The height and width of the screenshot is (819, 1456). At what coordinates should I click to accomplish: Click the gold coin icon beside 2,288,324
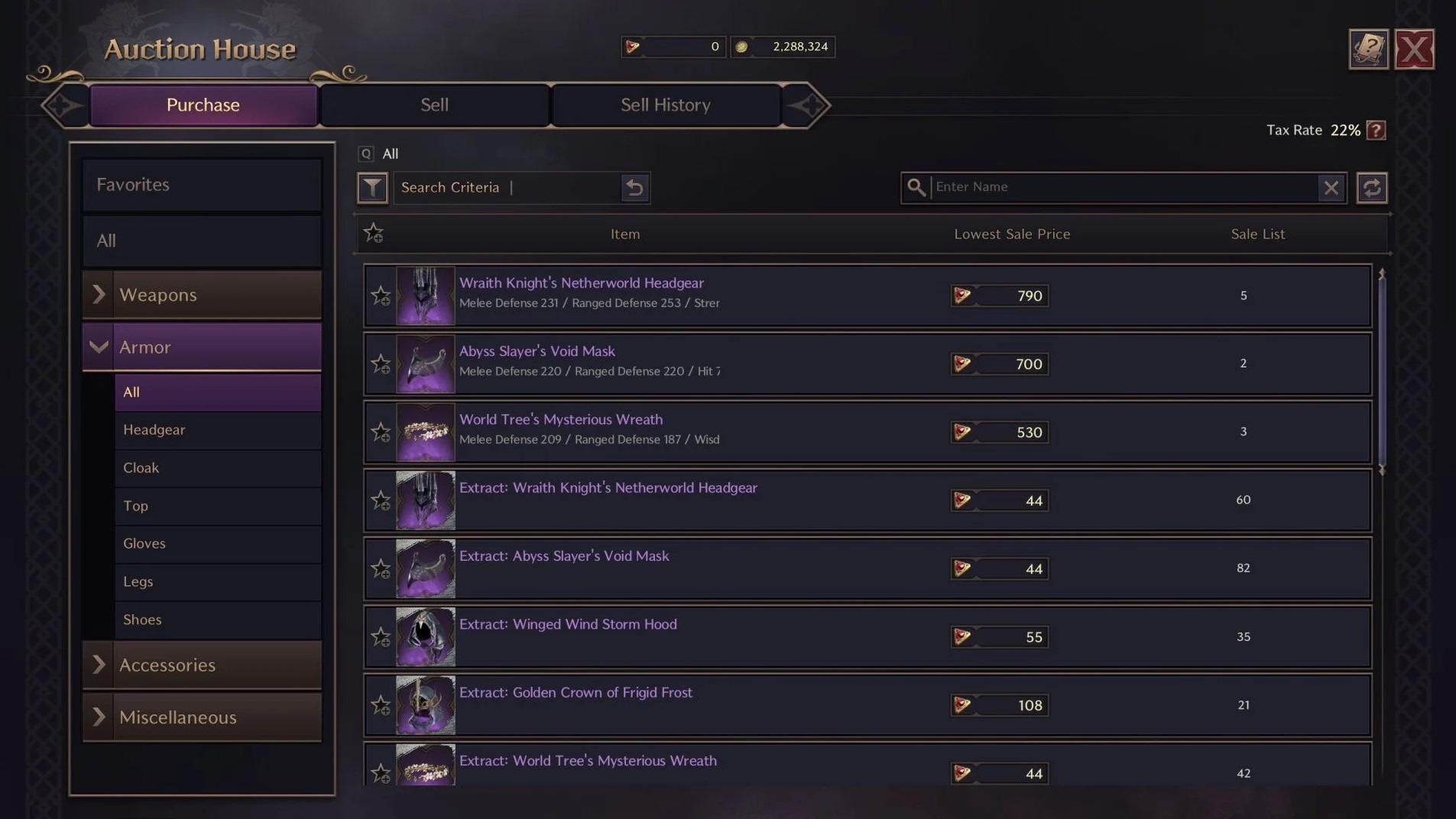(739, 46)
